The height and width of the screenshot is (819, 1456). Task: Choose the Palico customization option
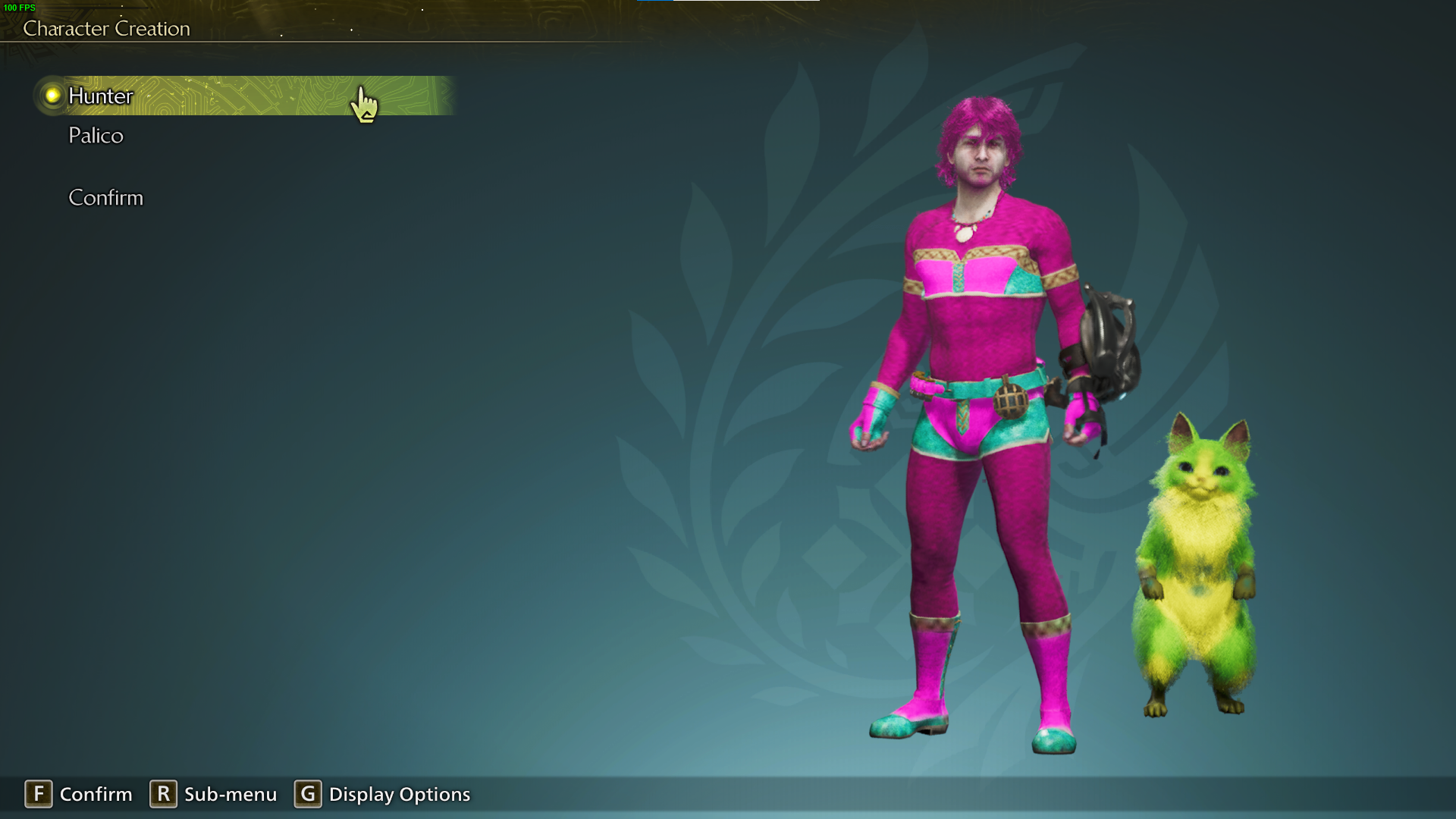click(96, 136)
